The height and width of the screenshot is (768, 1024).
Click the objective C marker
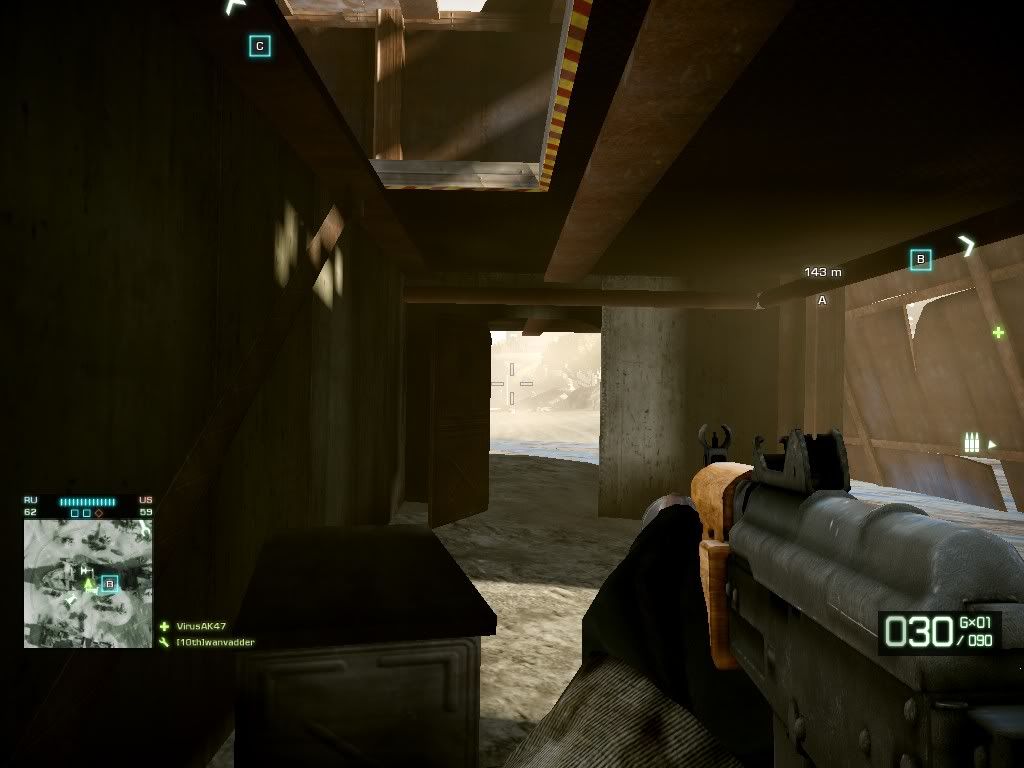260,46
